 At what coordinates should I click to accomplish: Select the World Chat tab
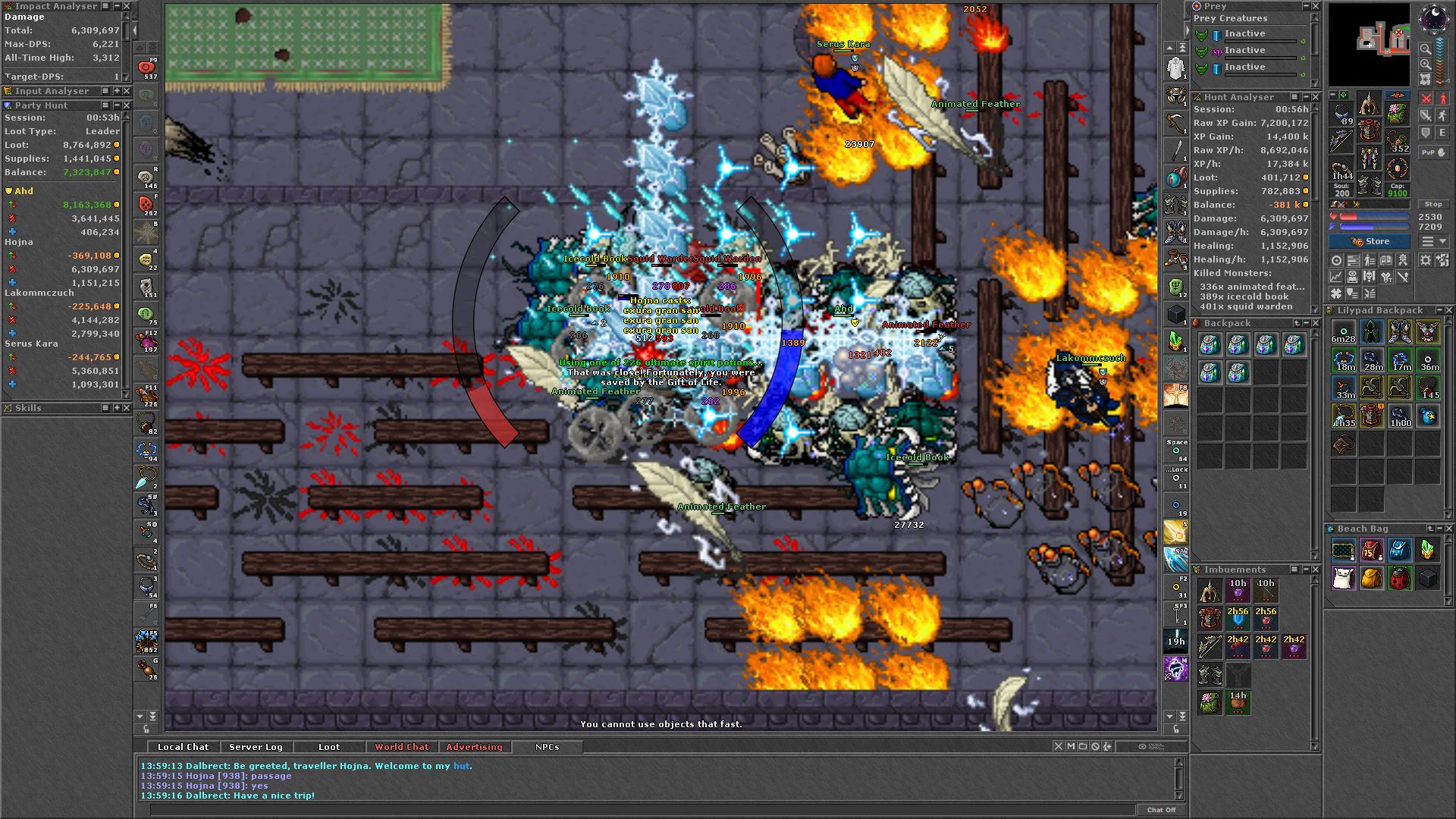point(401,747)
